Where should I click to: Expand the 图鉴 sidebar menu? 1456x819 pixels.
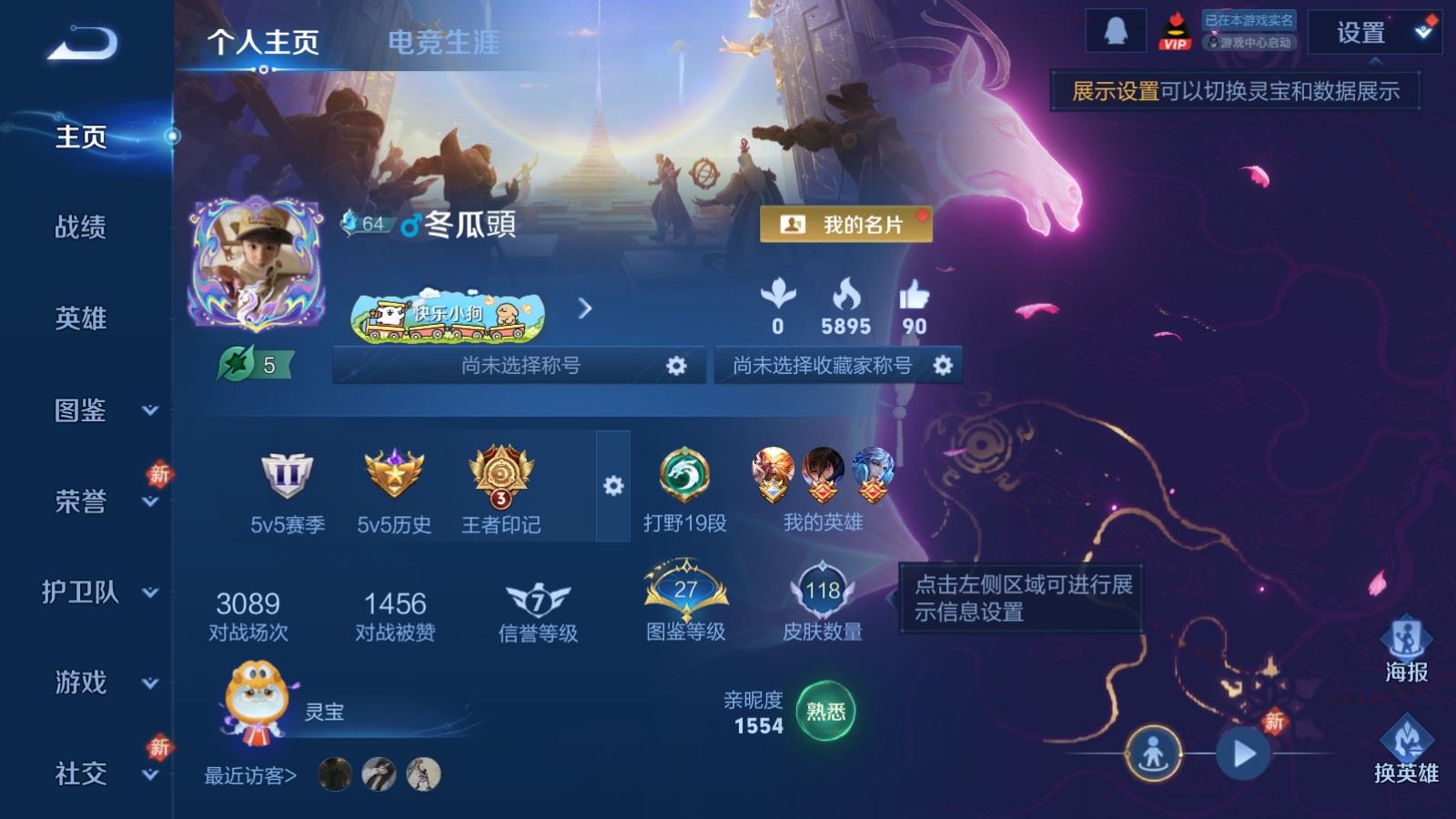[x=100, y=410]
